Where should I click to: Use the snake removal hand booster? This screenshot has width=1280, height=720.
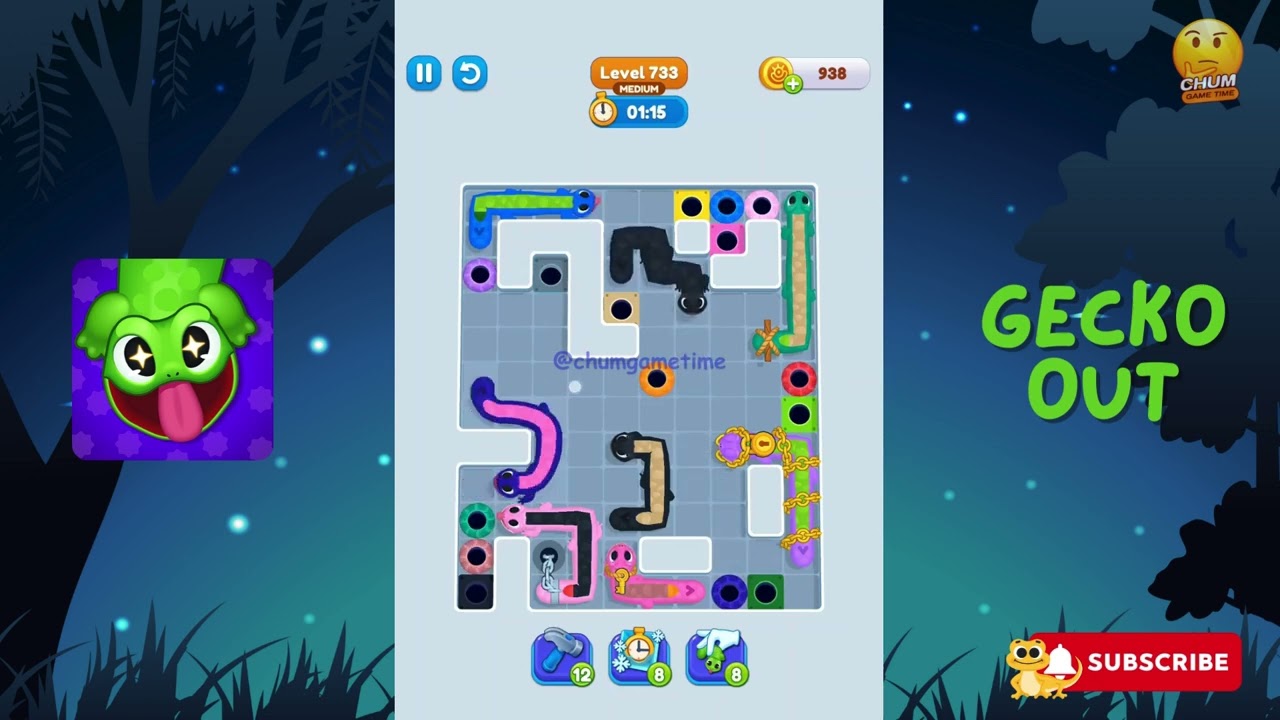716,655
